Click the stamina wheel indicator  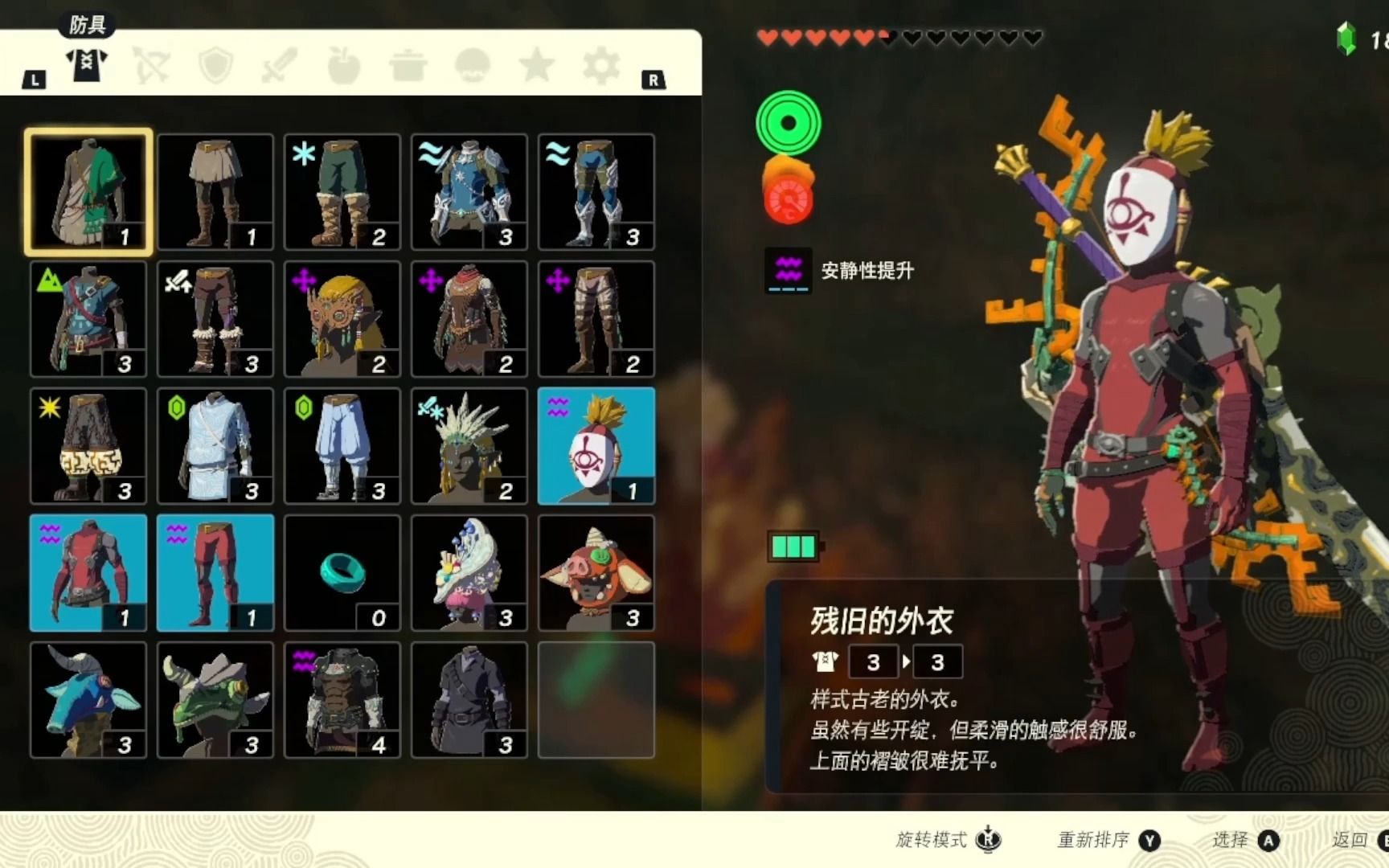point(791,122)
